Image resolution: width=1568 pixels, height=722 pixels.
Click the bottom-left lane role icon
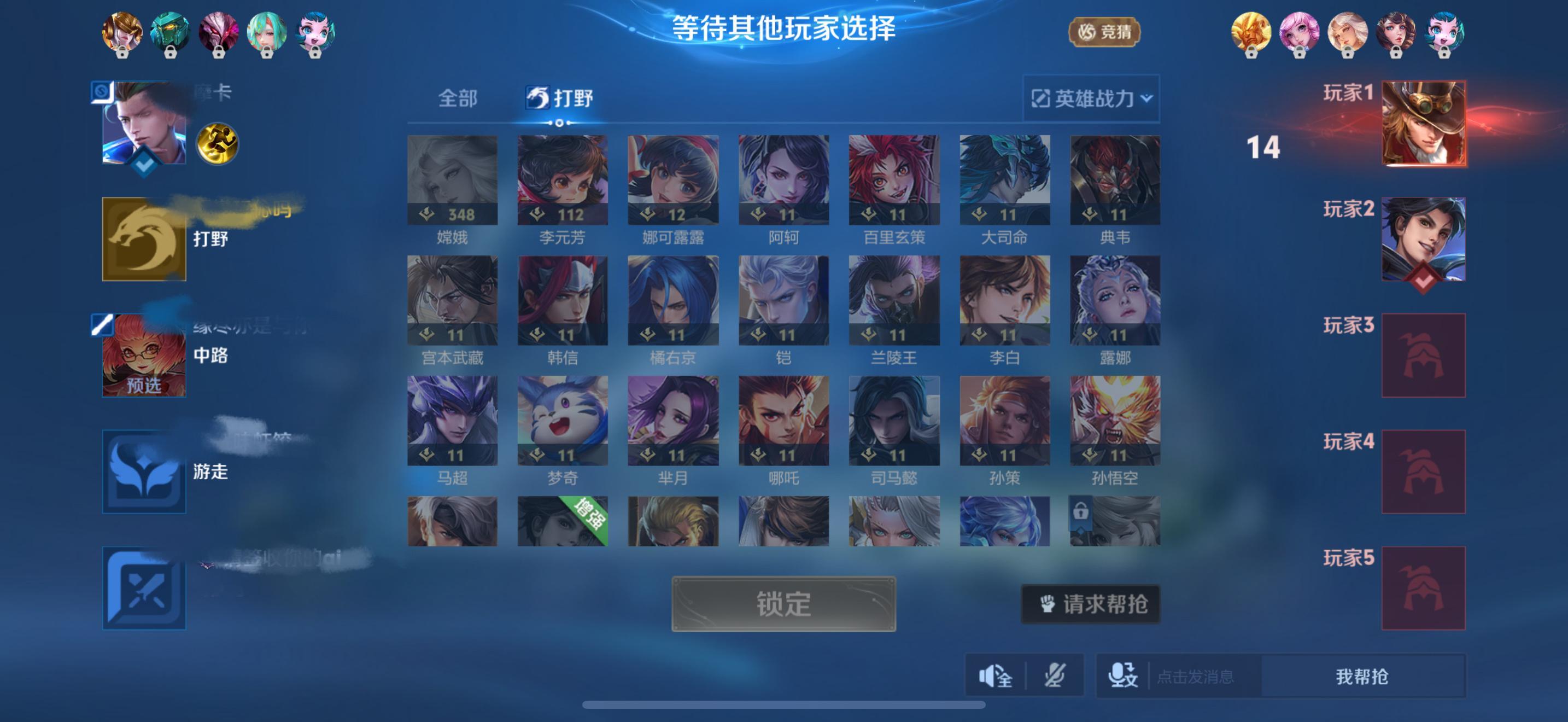[x=144, y=587]
